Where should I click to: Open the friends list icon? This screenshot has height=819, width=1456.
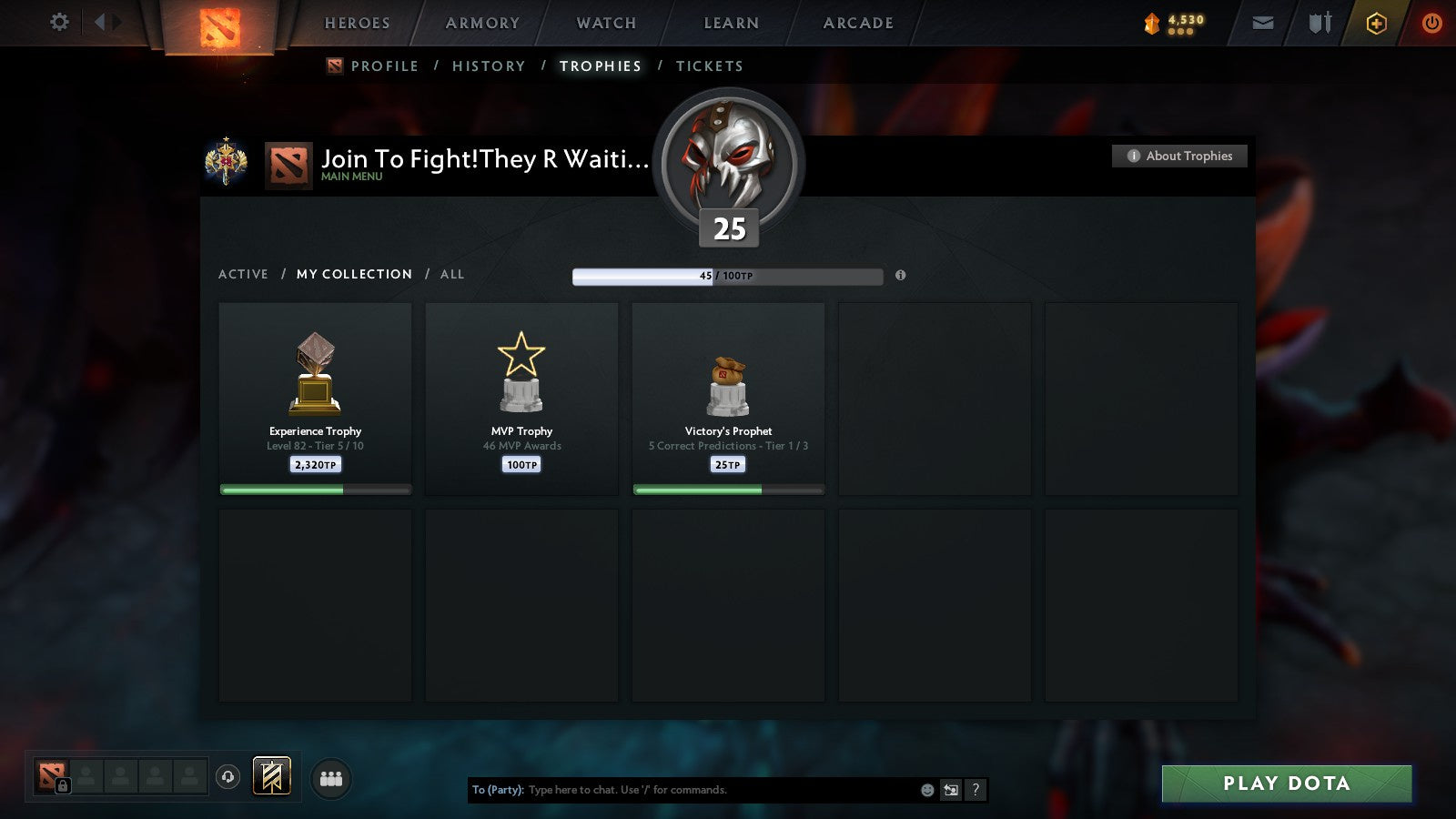(331, 777)
